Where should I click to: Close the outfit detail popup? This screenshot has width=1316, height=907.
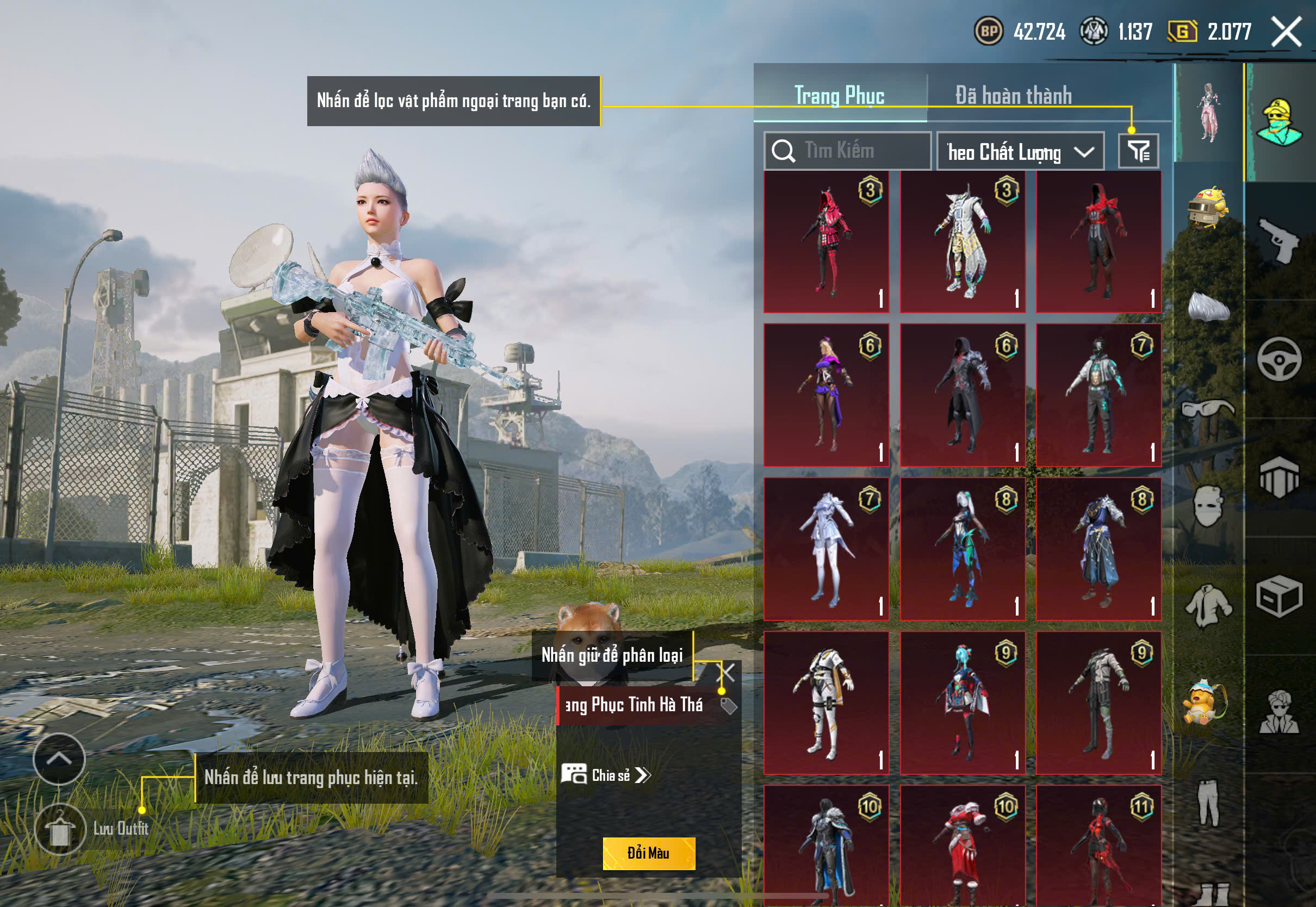pyautogui.click(x=728, y=672)
